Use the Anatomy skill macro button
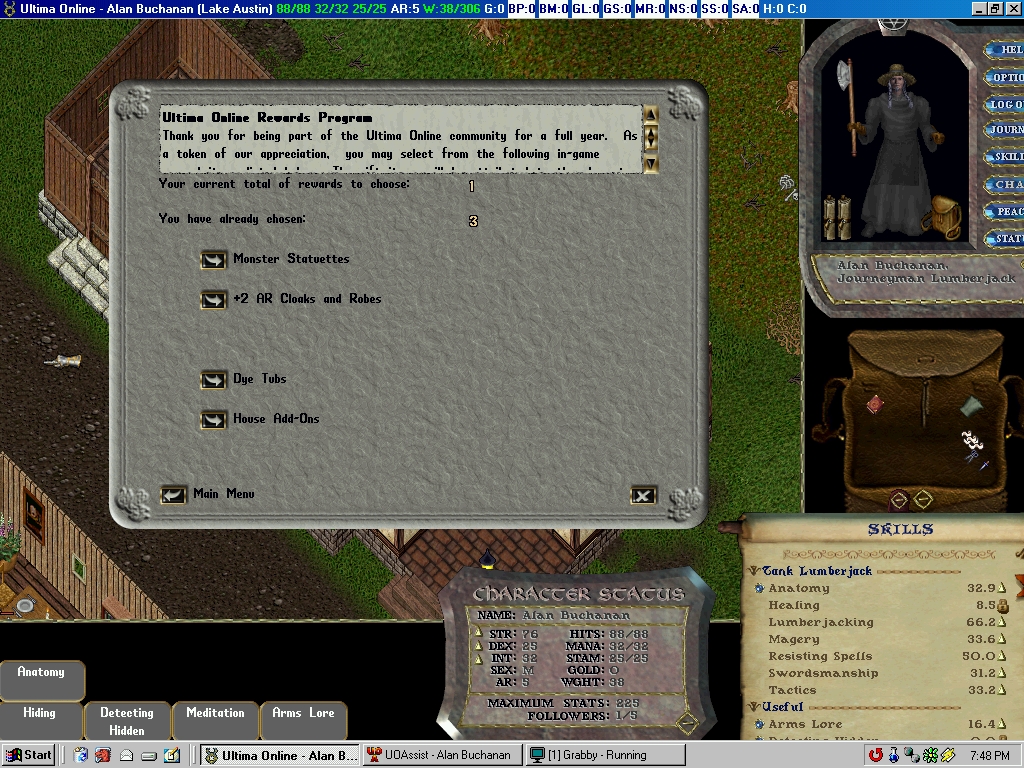1024x768 pixels. tap(41, 673)
